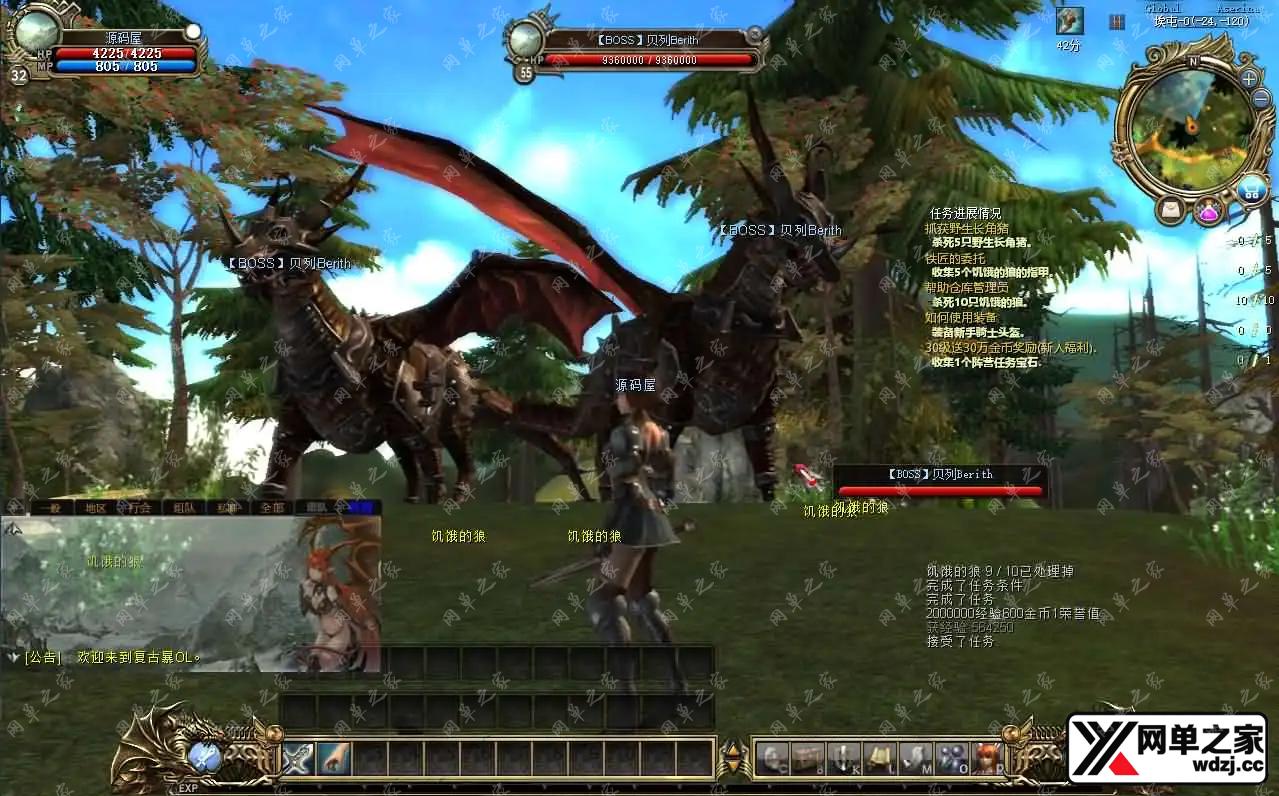Click the blue sword orb on the hotbar
The image size is (1279, 796).
tap(205, 757)
